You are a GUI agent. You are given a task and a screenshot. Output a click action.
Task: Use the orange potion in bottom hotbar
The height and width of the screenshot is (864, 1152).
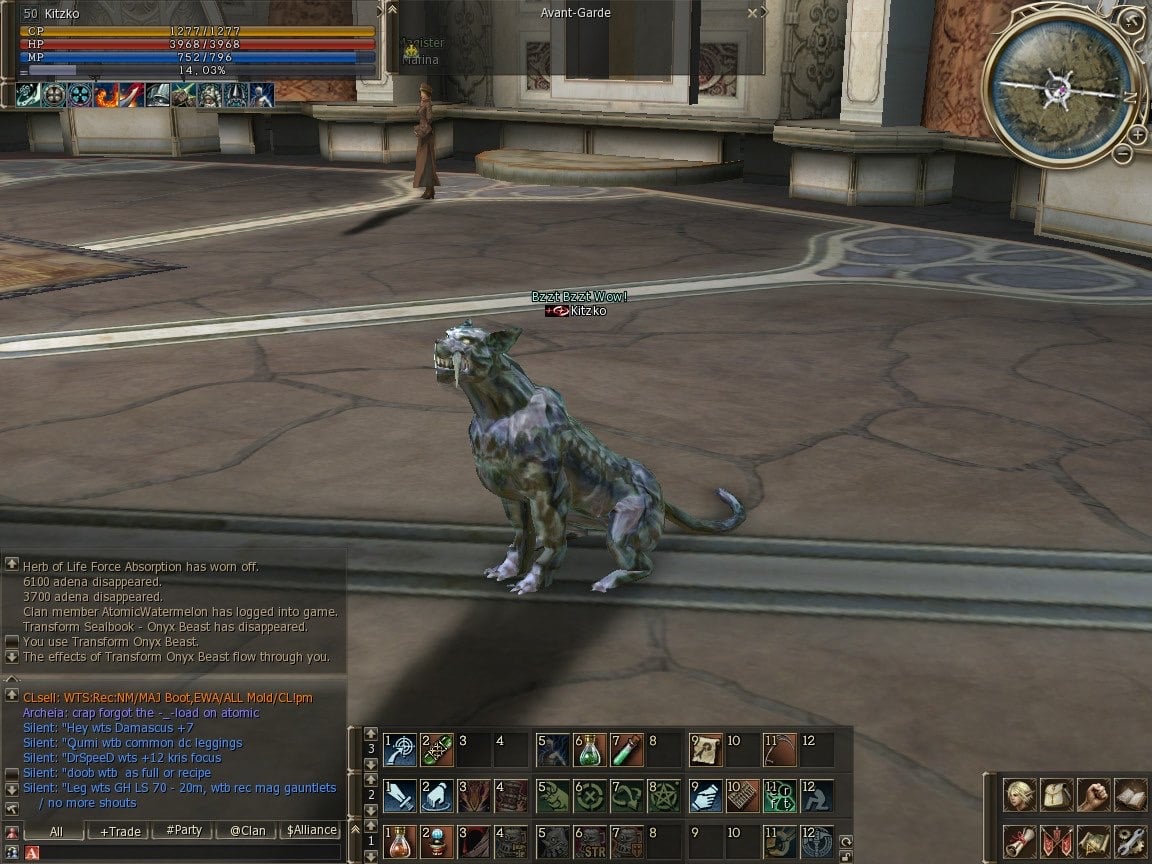pyautogui.click(x=400, y=841)
